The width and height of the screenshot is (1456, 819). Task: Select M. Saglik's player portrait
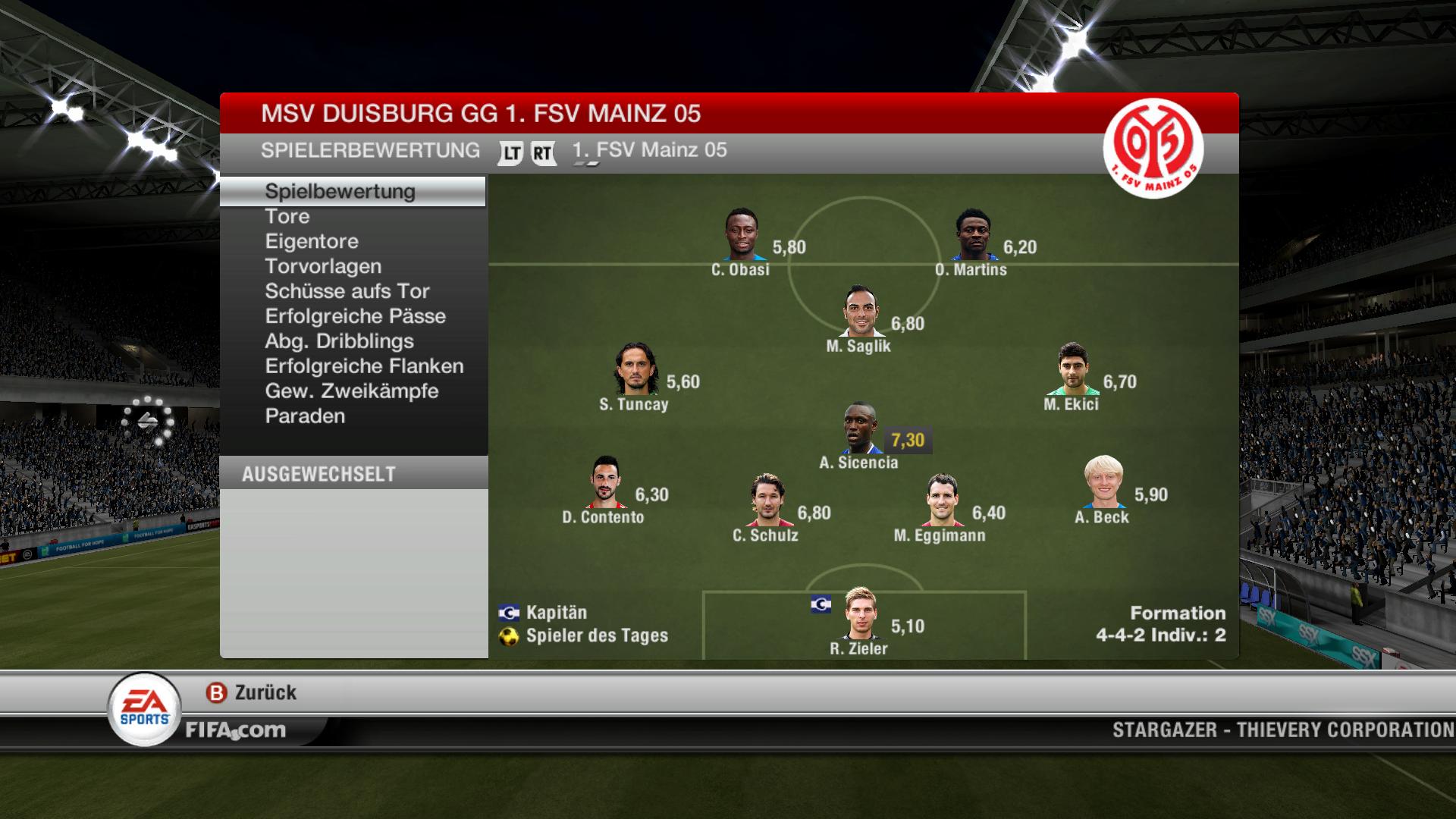861,312
